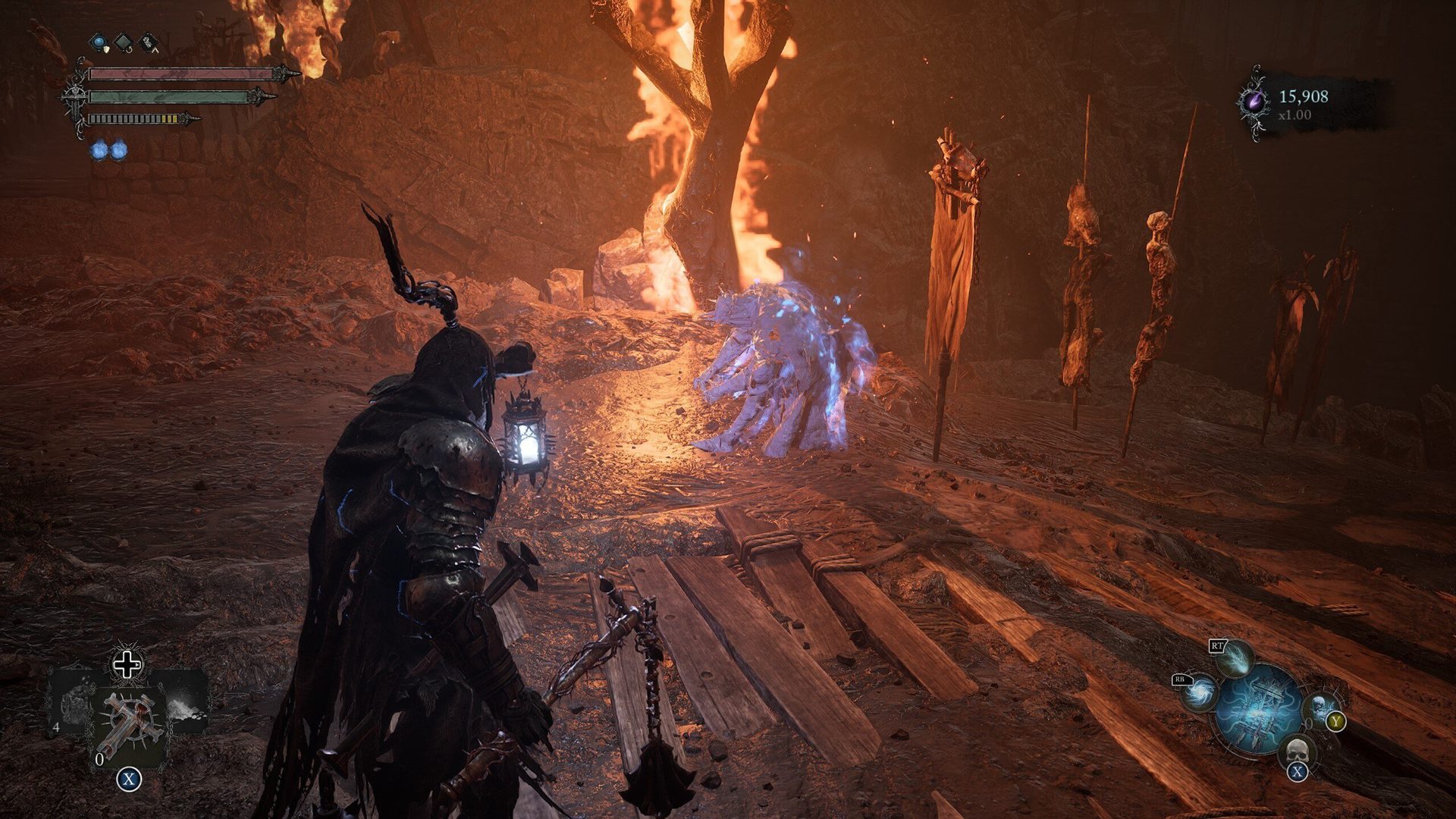Click the blue orb status effect icon top-left
Image resolution: width=1456 pixels, height=819 pixels.
click(99, 42)
